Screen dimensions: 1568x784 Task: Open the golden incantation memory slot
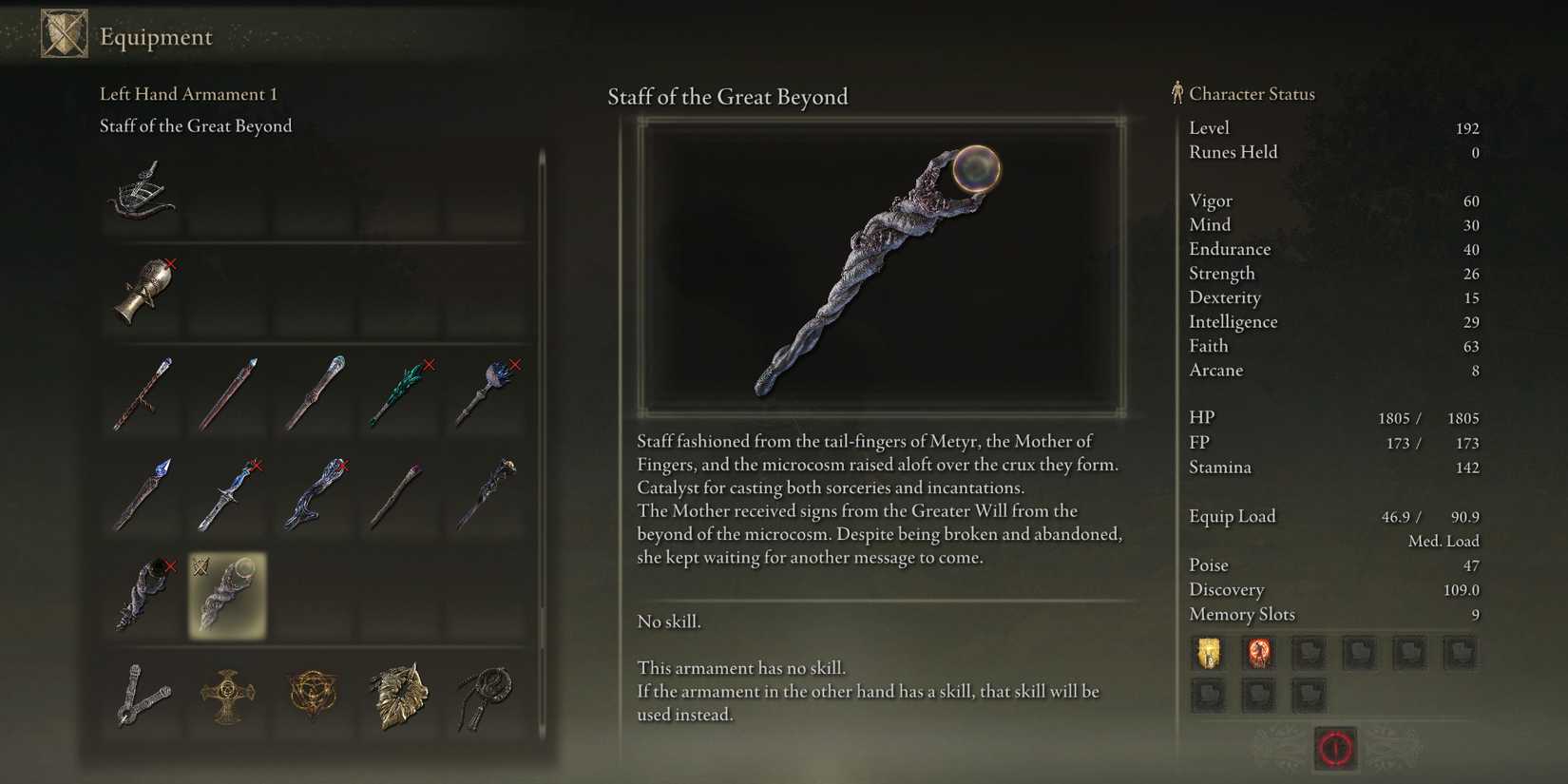coord(1208,653)
